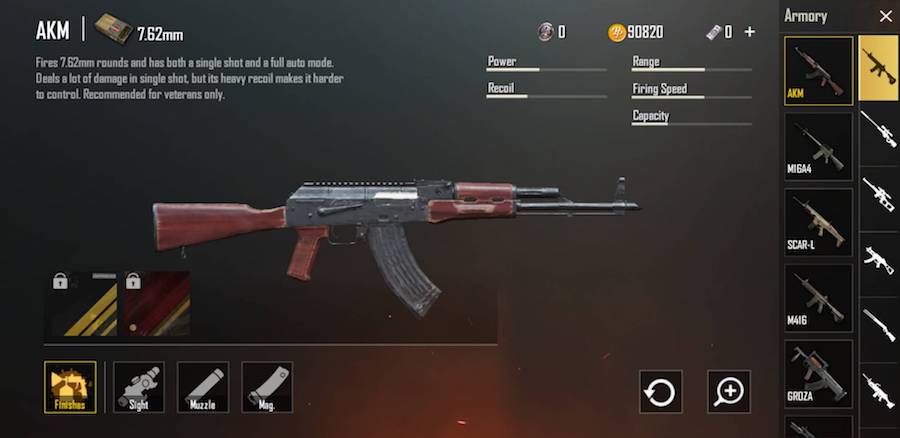The image size is (900, 438).
Task: Select the locked gold-striped finish
Action: click(85, 303)
